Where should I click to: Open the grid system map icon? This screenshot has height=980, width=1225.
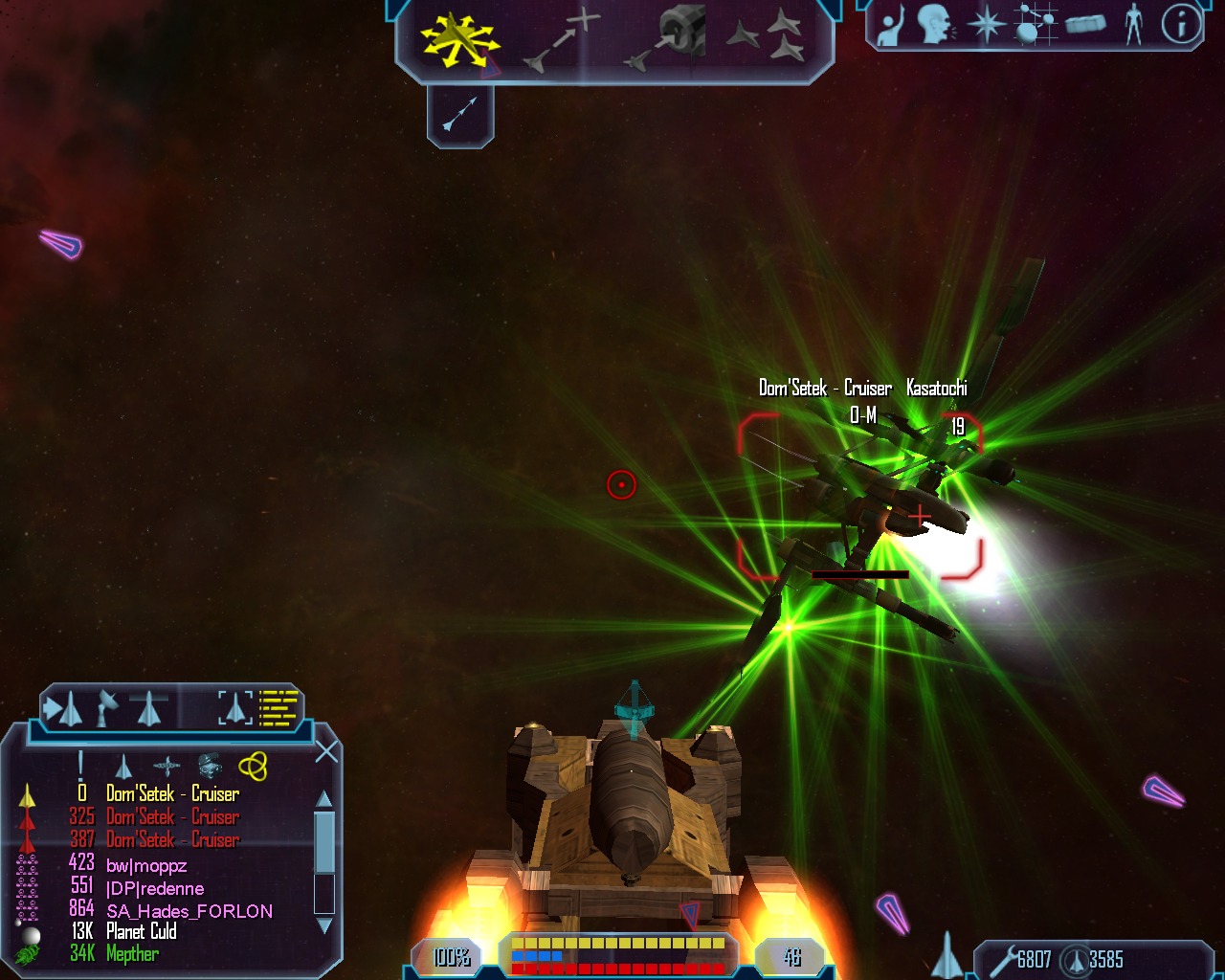point(1036,25)
